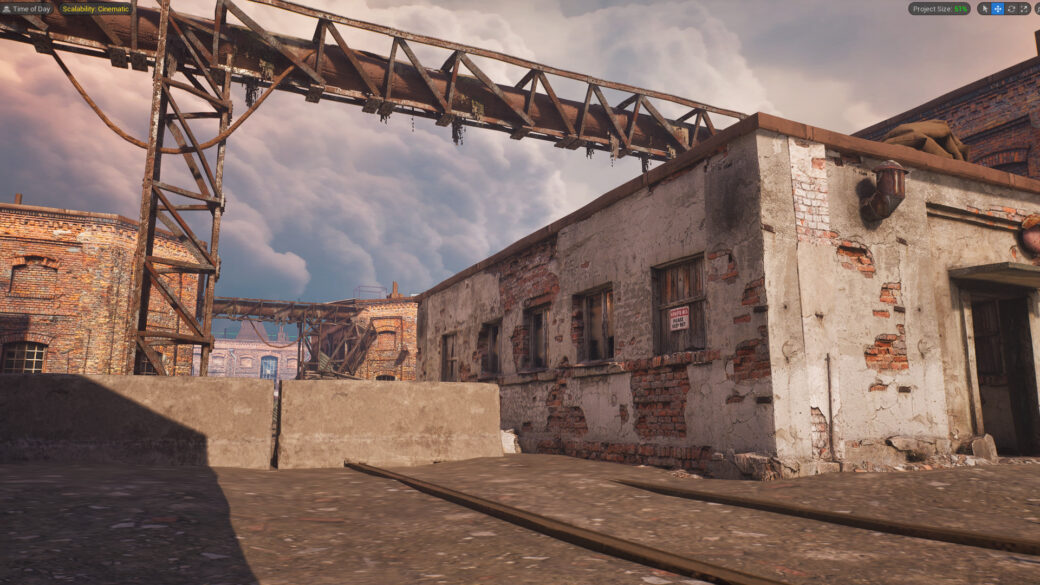Click the Scalability: Cinematic setting
Image resolution: width=1040 pixels, height=585 pixels.
(96, 9)
